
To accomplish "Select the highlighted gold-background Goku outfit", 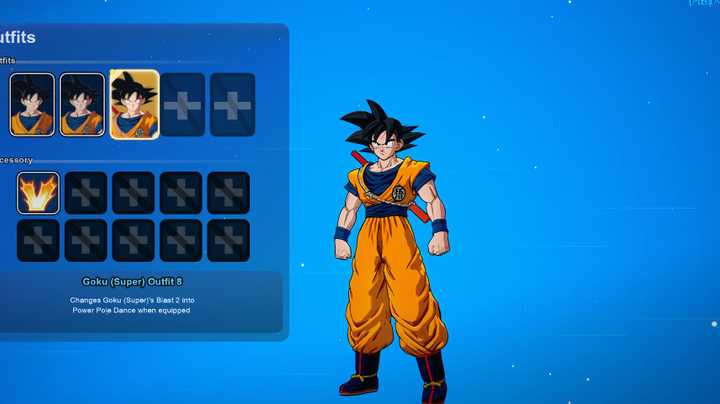I will click(133, 104).
